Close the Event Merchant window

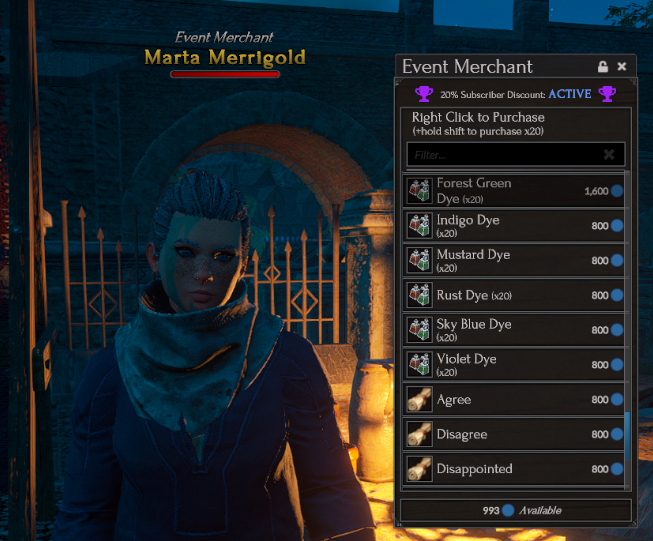tap(622, 67)
